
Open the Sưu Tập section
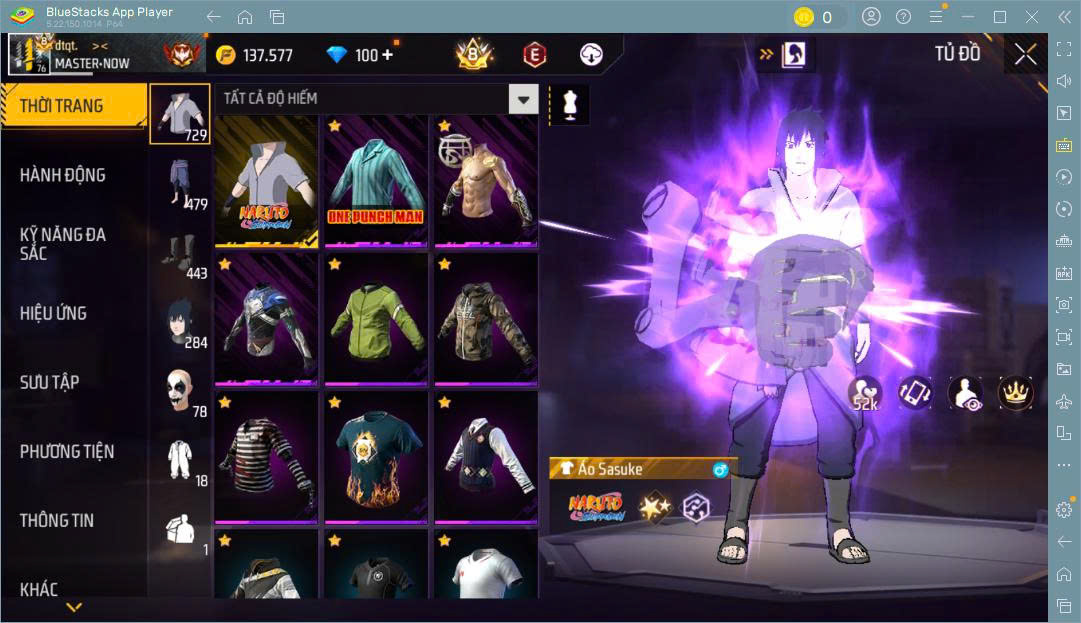(50, 382)
